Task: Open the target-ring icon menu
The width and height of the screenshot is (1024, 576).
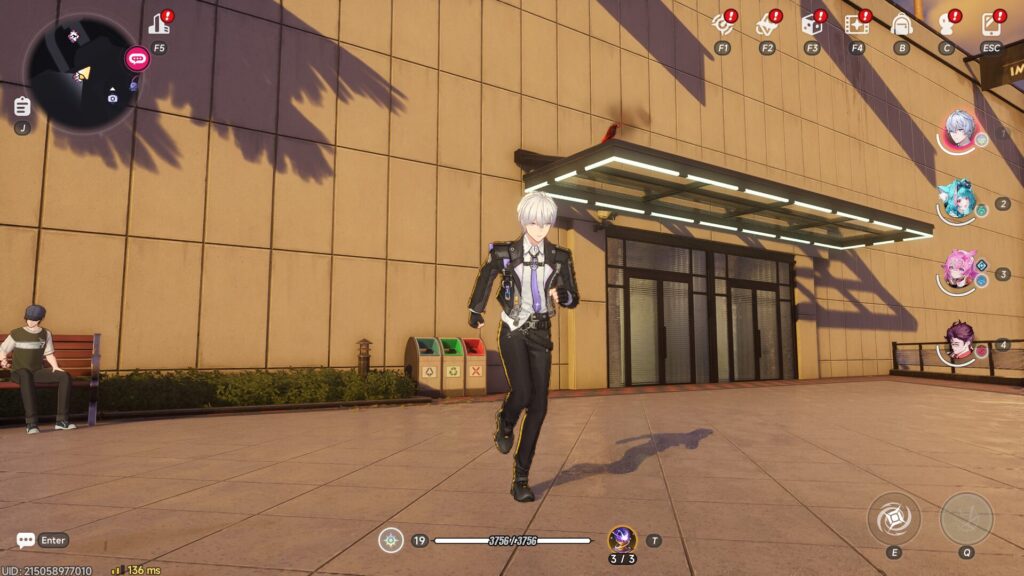Action: 722,25
